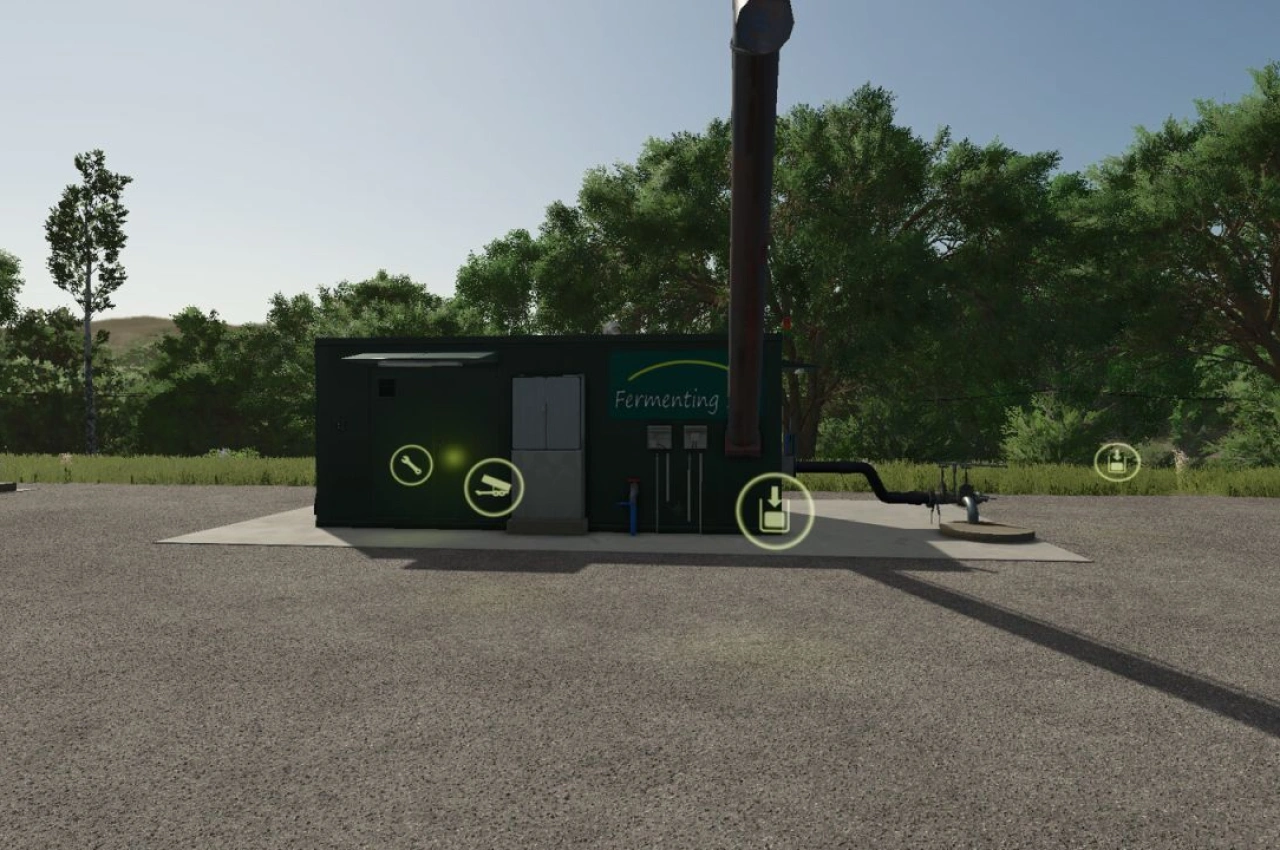Select the trailer tipping trigger icon
The image size is (1280, 850).
[493, 489]
